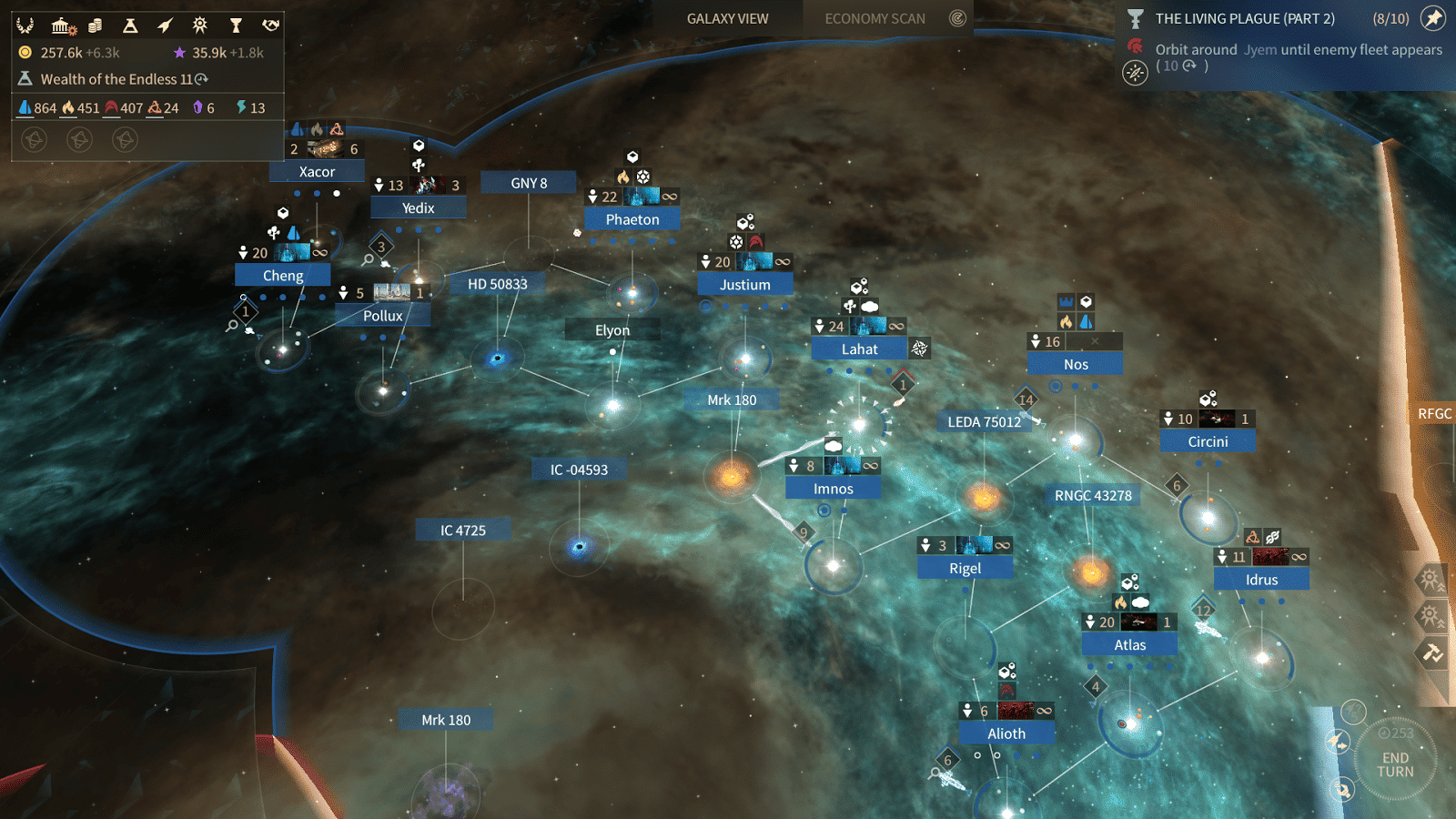The height and width of the screenshot is (819, 1456).
Task: Open the military ship screen
Action: [165, 25]
